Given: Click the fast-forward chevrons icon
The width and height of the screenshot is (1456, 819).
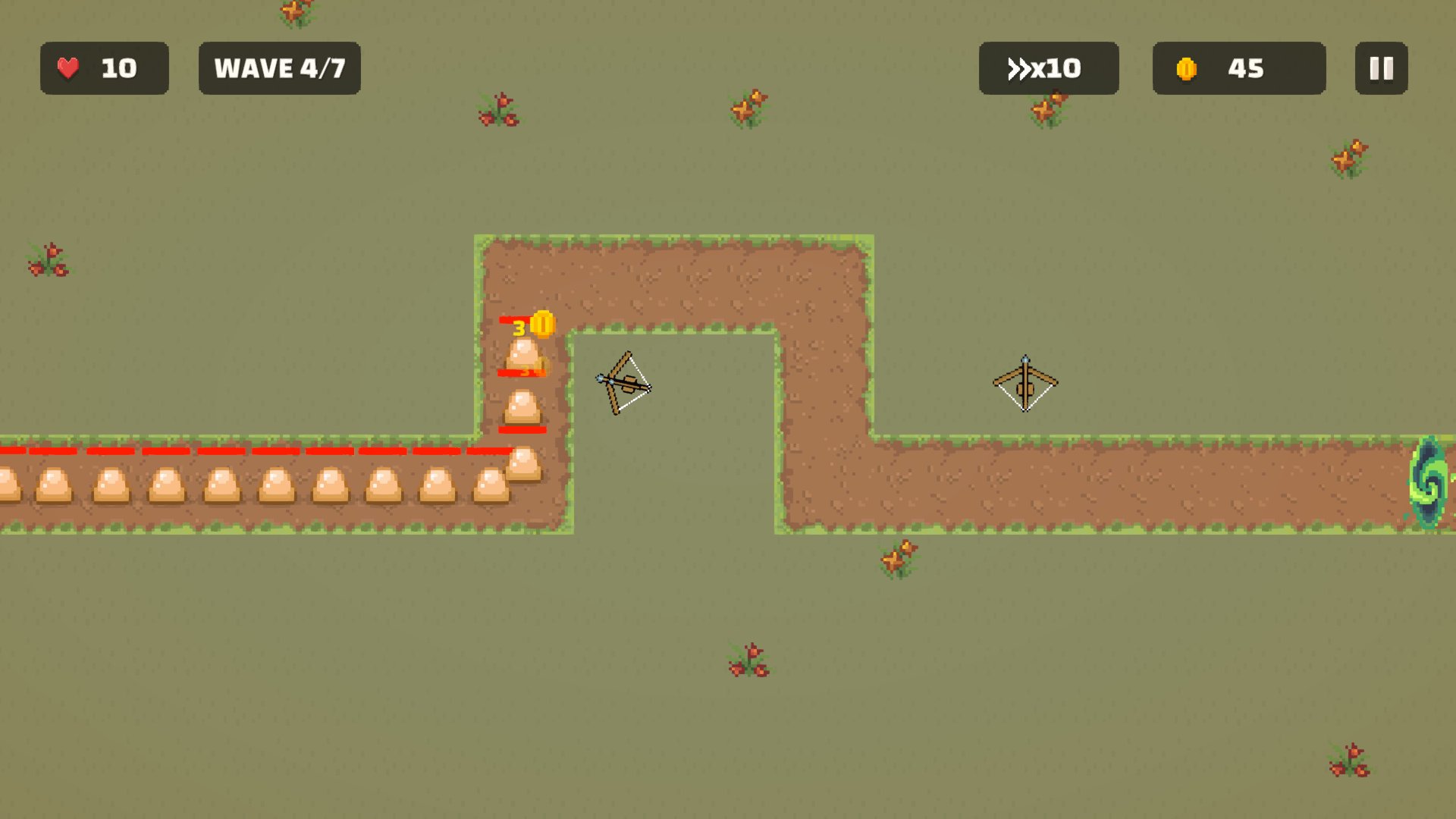Looking at the screenshot, I should pyautogui.click(x=1020, y=68).
